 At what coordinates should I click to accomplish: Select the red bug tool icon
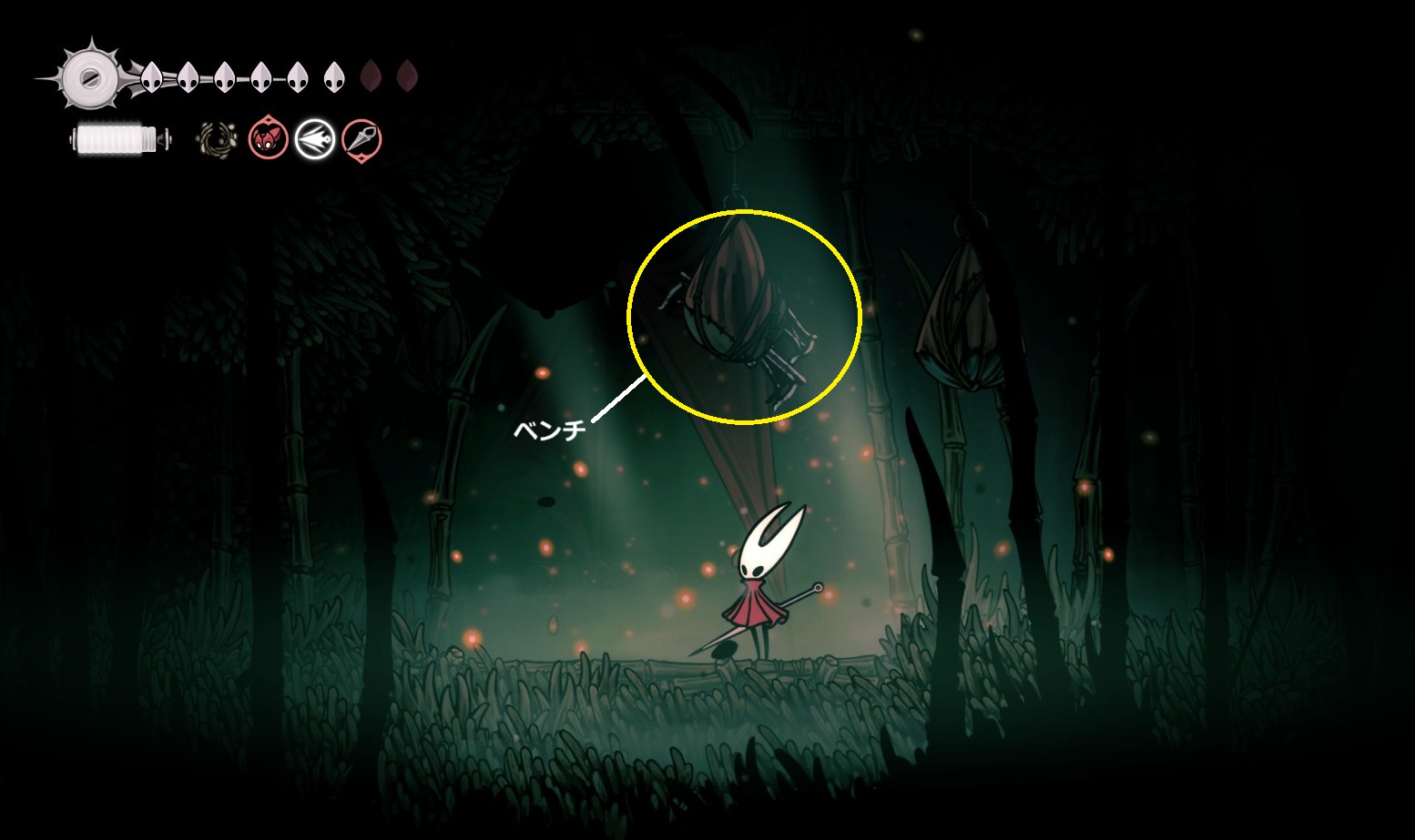click(x=269, y=139)
